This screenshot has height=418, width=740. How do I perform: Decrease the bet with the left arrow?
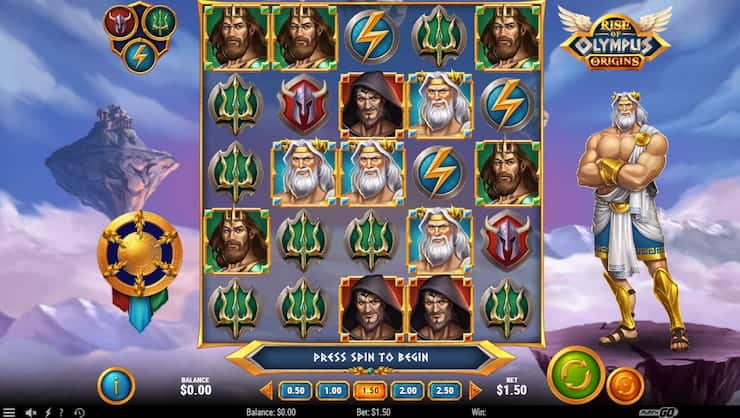pos(266,390)
